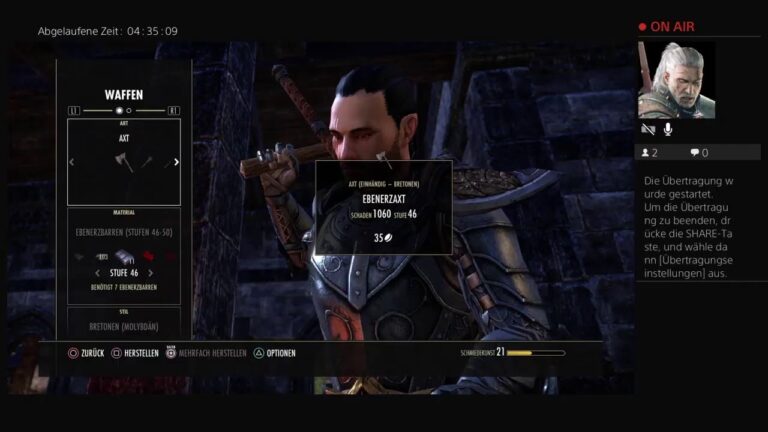Decrease the Stufe 46 level
Viewport: 768px width, 432px height.
96,272
